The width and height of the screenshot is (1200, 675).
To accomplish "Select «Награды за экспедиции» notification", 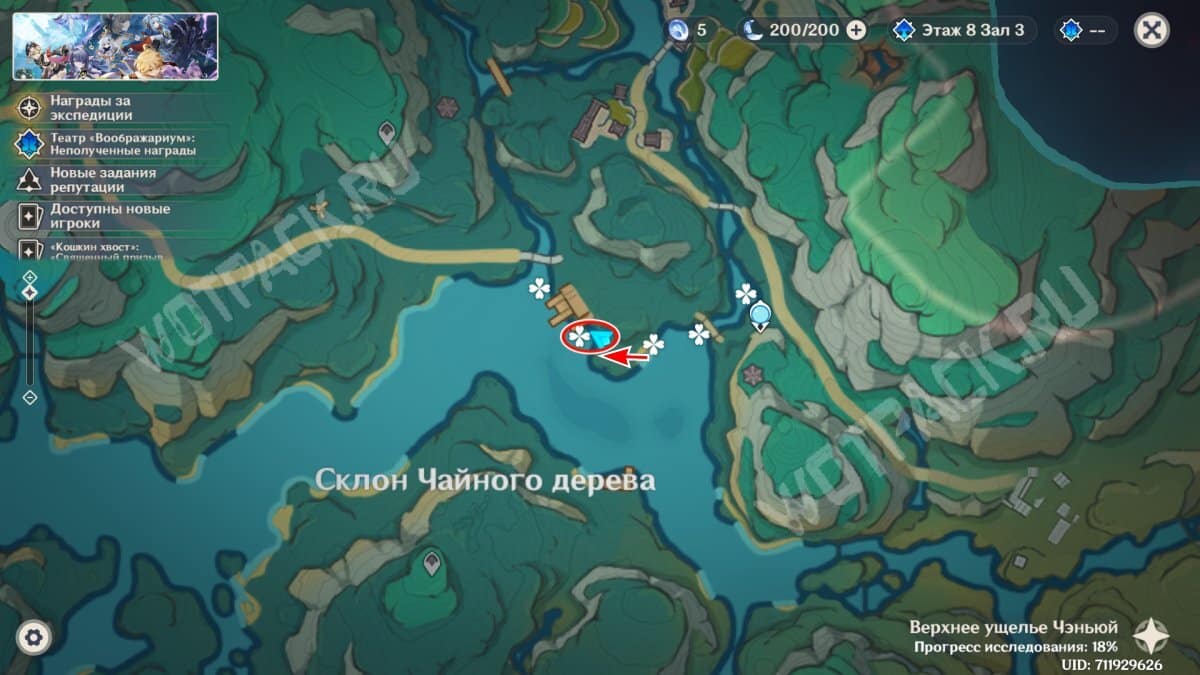I will coord(92,107).
